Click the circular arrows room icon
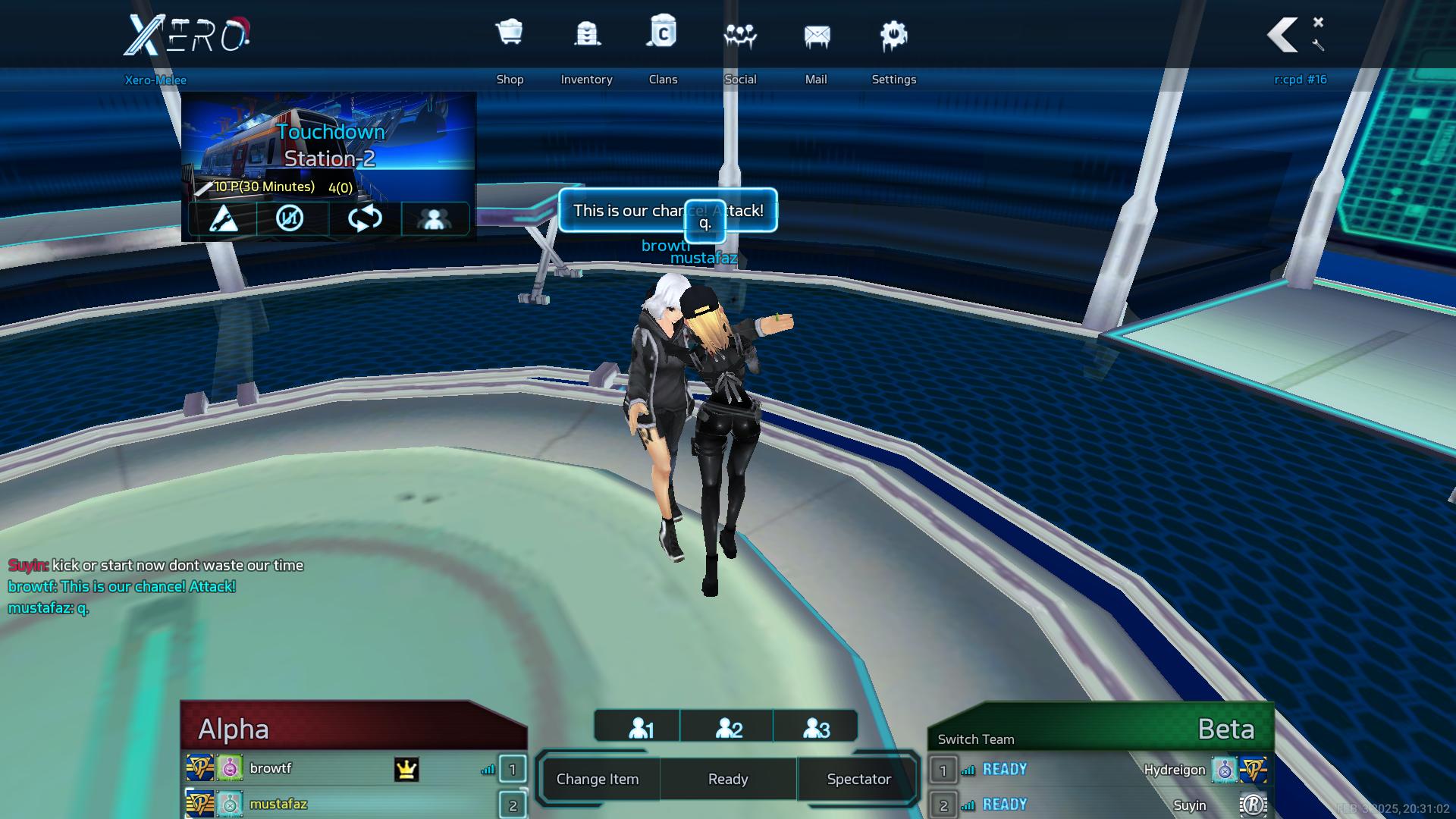1456x819 pixels. click(365, 218)
